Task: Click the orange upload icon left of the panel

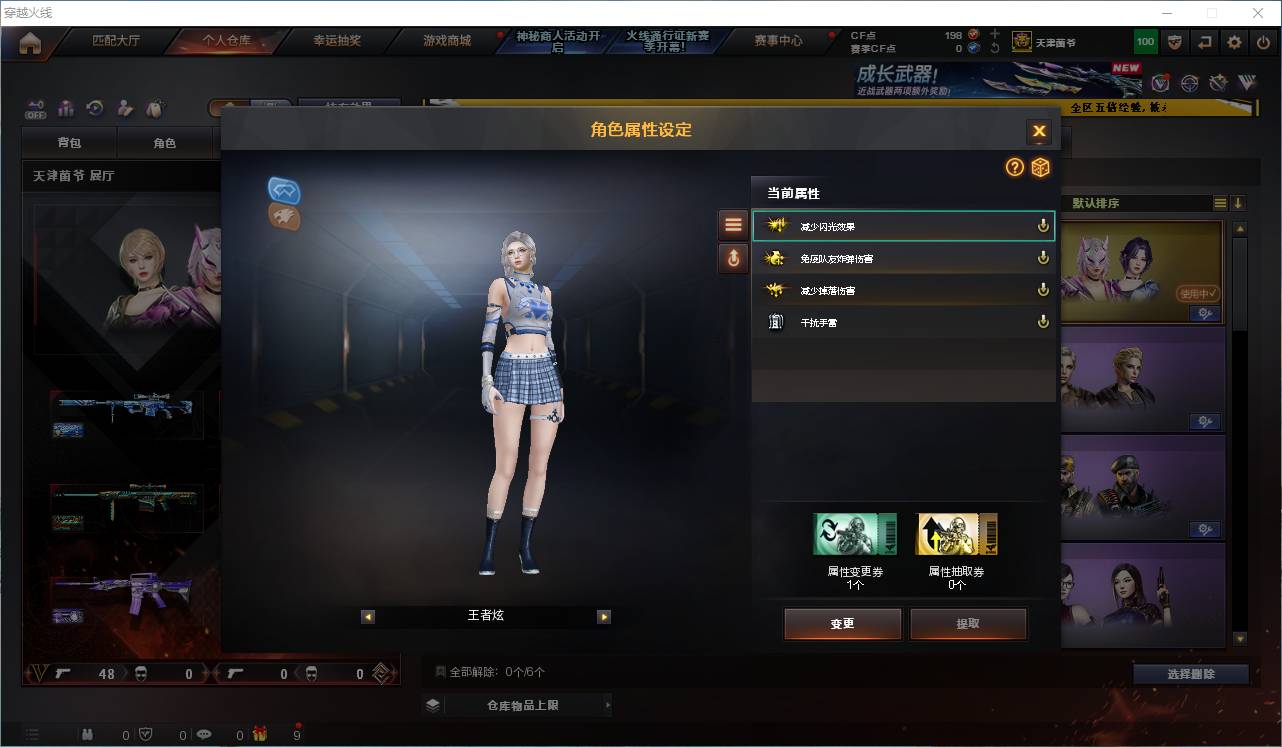Action: click(x=733, y=258)
